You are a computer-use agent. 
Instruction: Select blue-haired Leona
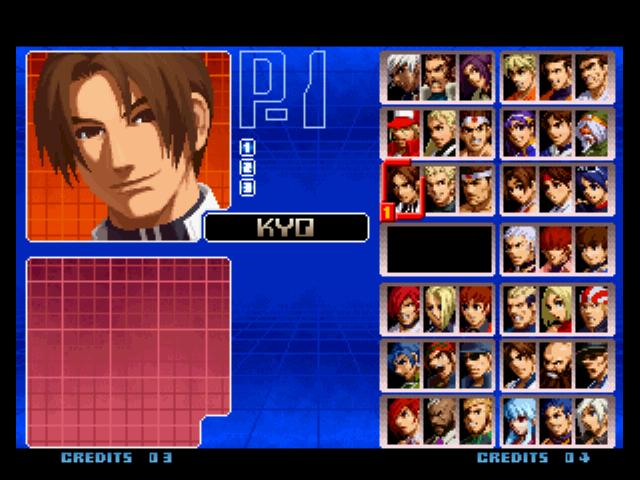pos(403,364)
